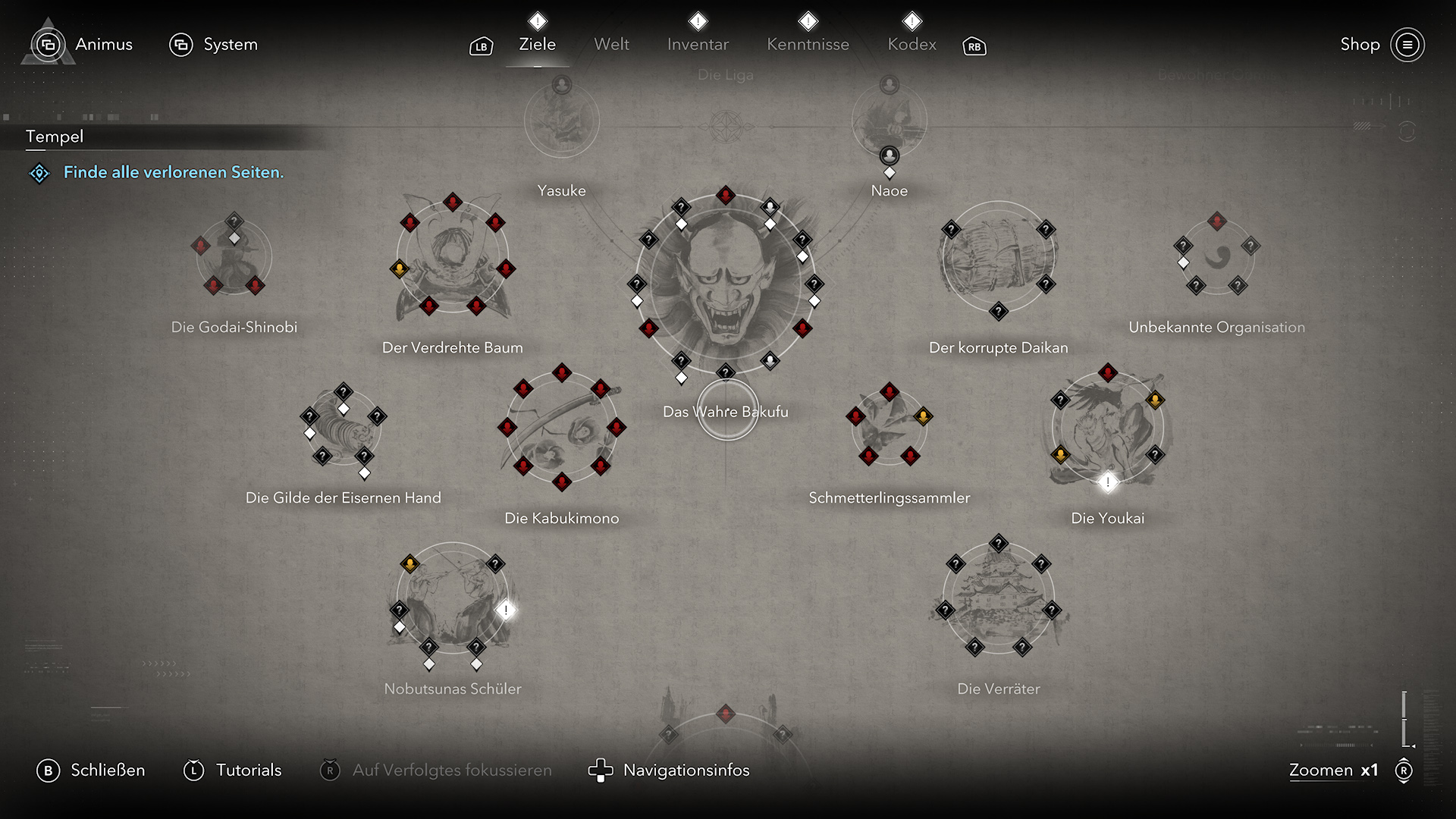Select the tracked quest Finde alle verlorenen Seiten
This screenshot has width=1456, height=819.
(x=173, y=172)
